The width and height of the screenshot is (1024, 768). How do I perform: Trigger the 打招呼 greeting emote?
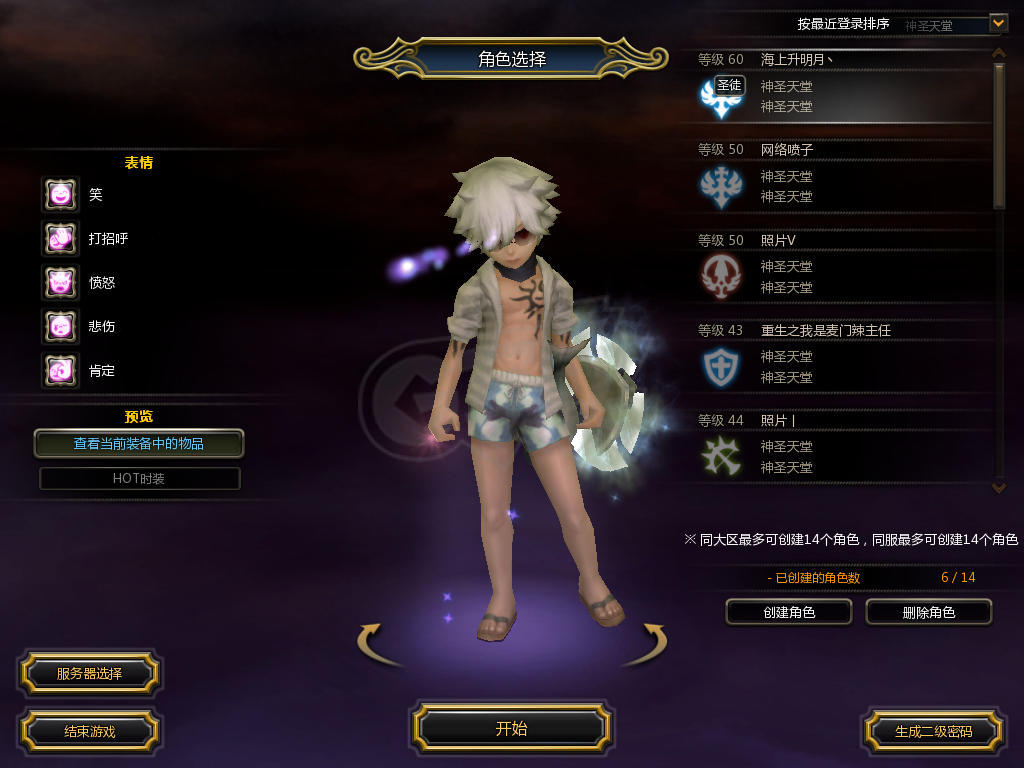(60, 238)
